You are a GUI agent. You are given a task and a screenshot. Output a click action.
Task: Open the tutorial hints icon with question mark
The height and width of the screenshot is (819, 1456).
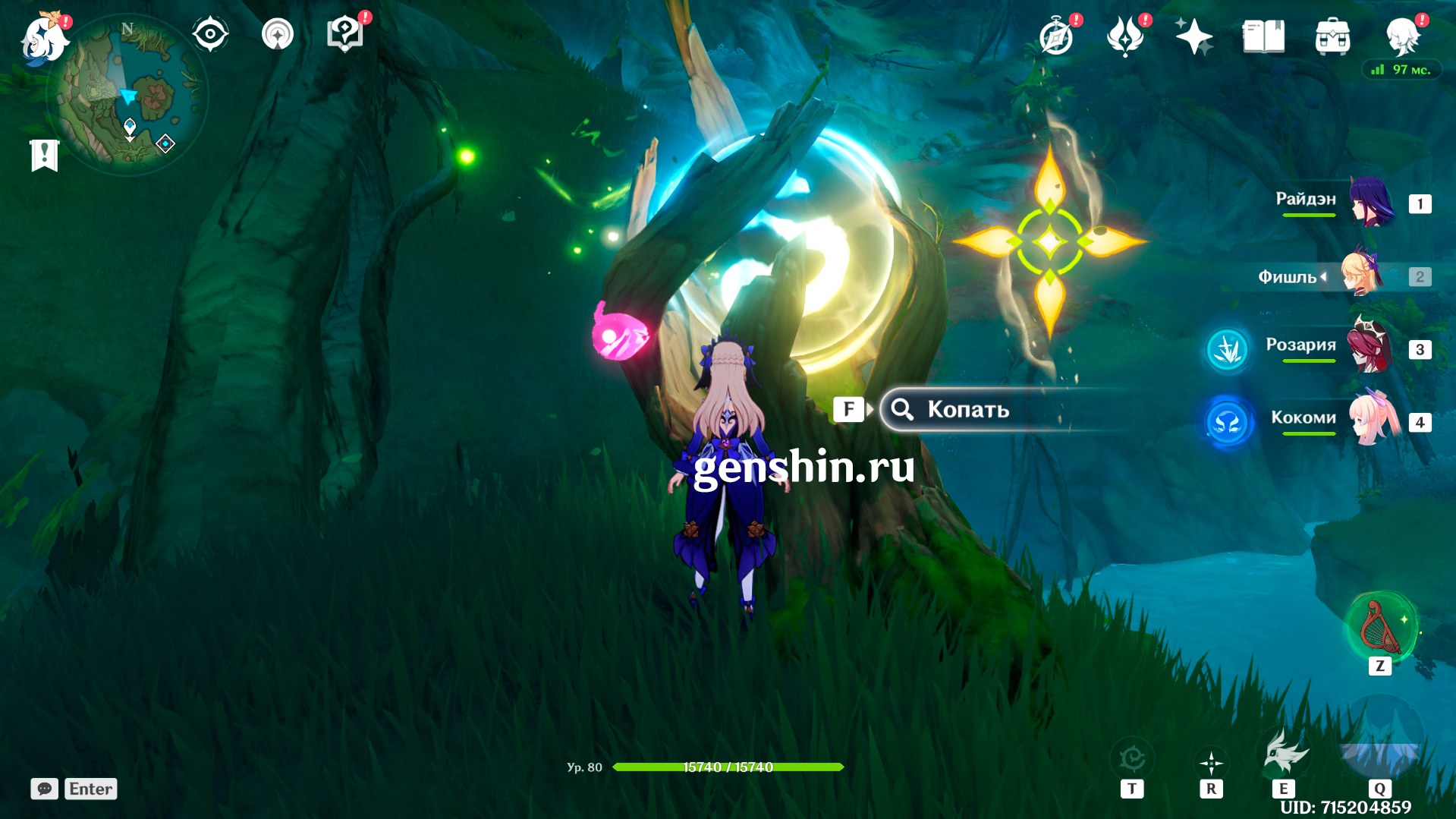click(x=344, y=35)
